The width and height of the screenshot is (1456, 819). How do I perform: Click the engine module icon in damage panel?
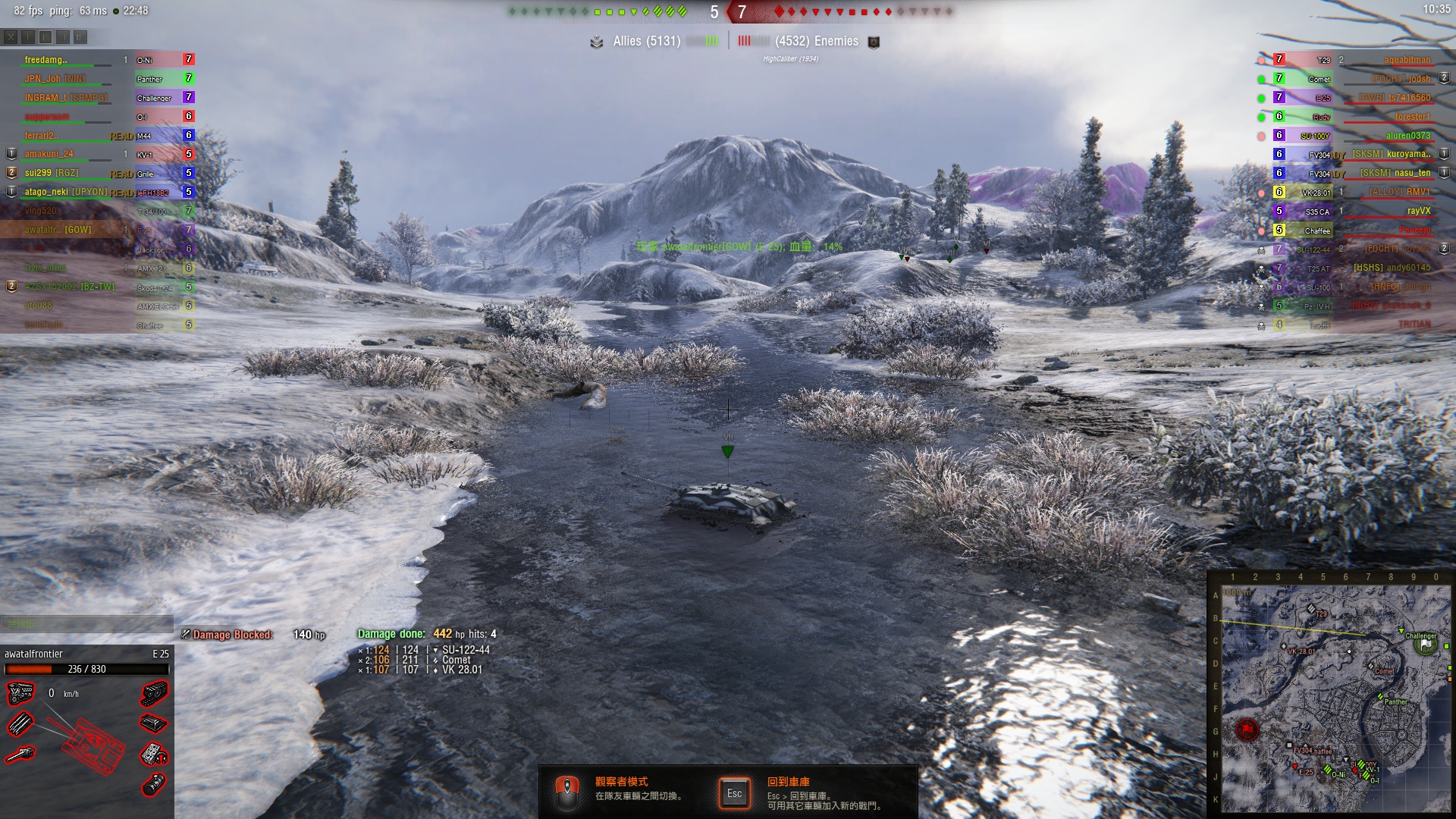click(x=20, y=693)
